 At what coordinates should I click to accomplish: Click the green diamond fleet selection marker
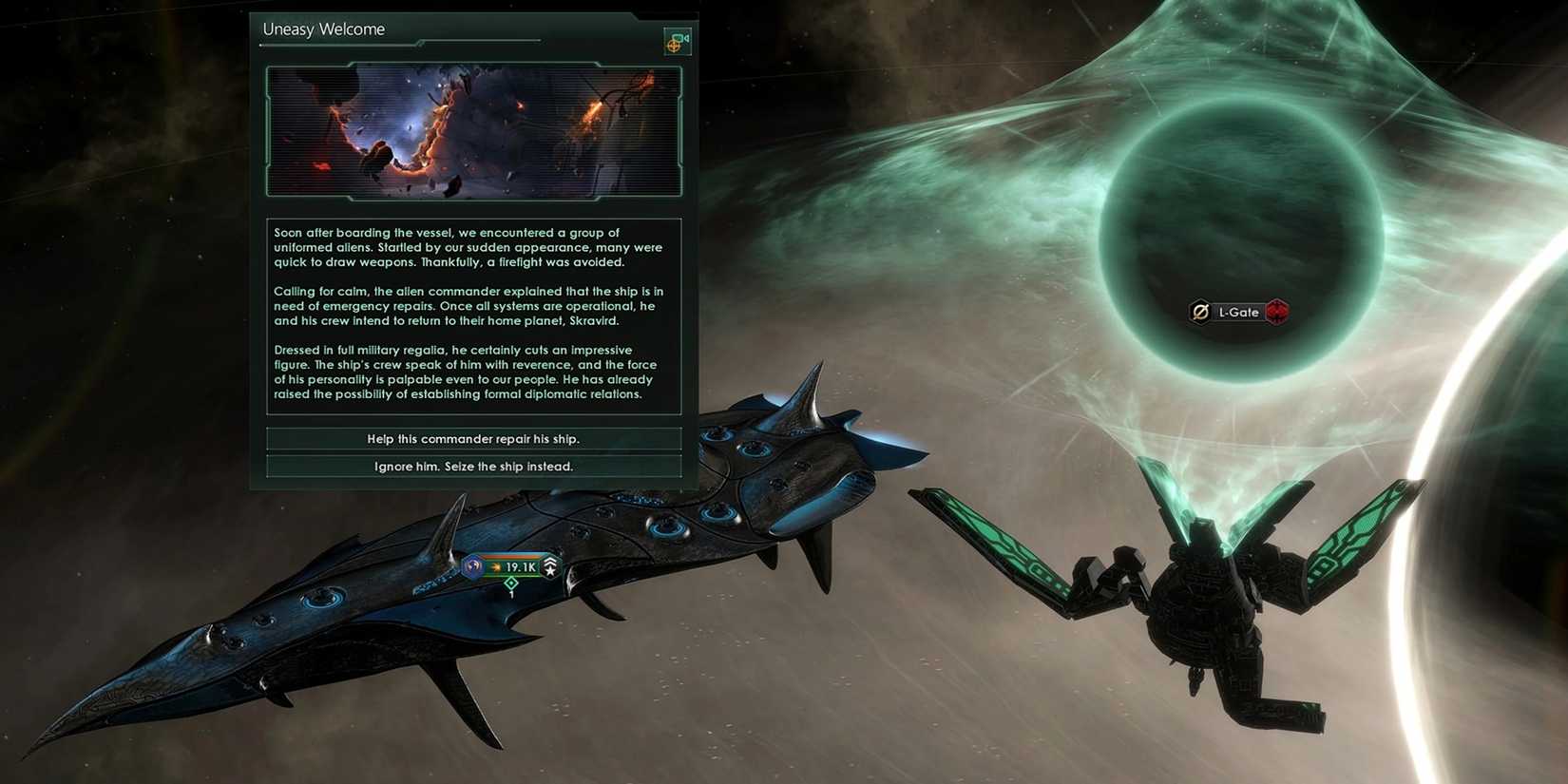510,583
